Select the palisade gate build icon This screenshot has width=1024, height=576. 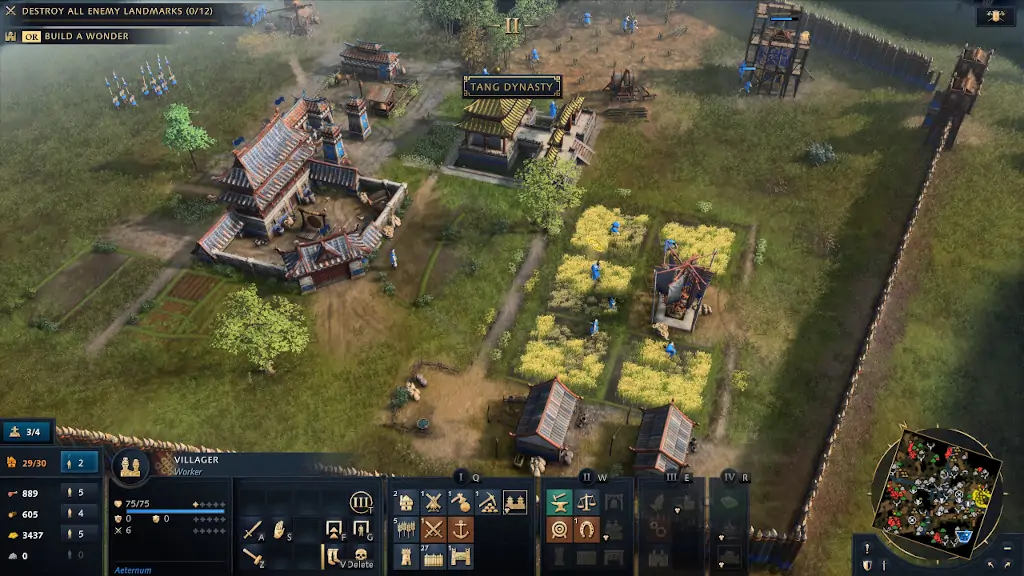coord(460,556)
